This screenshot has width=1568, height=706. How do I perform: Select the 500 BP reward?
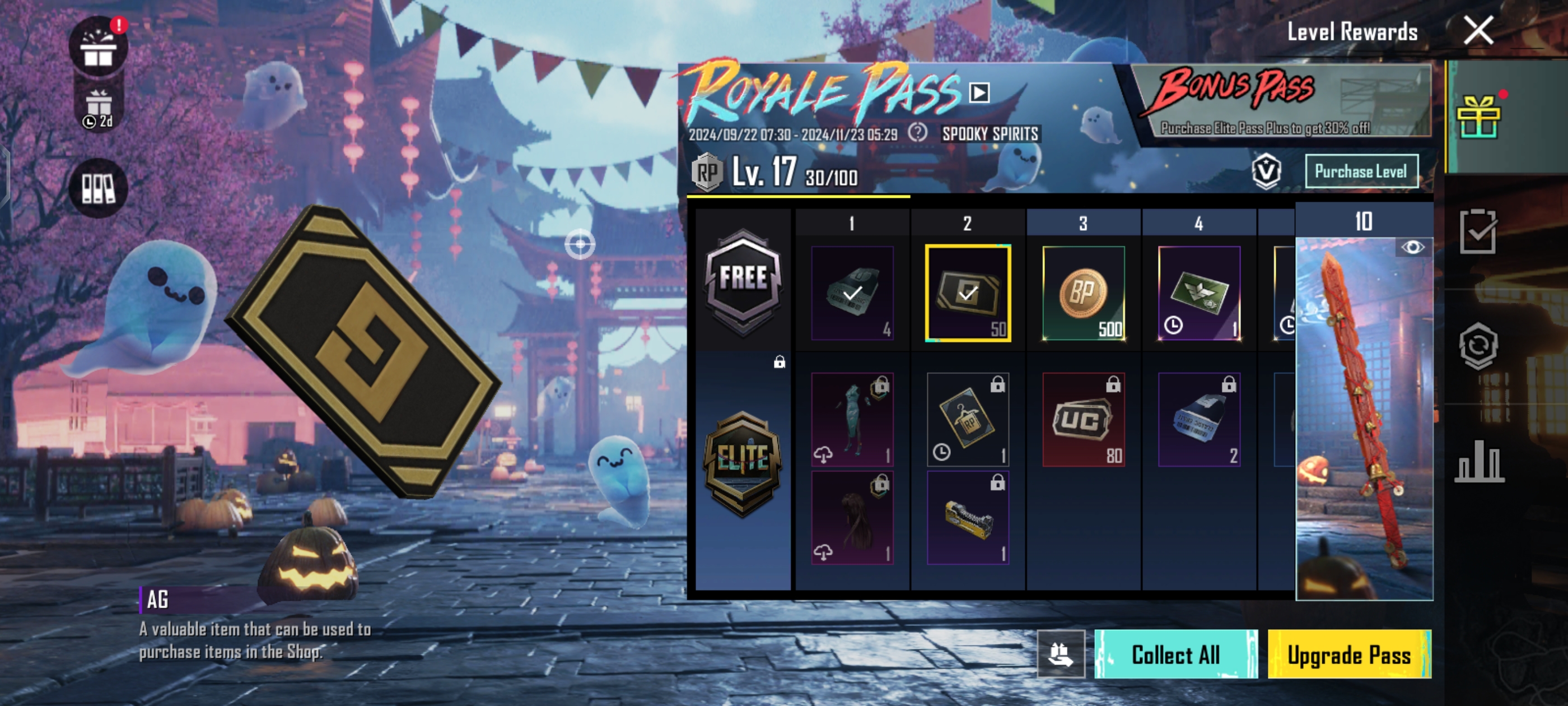tap(1084, 293)
